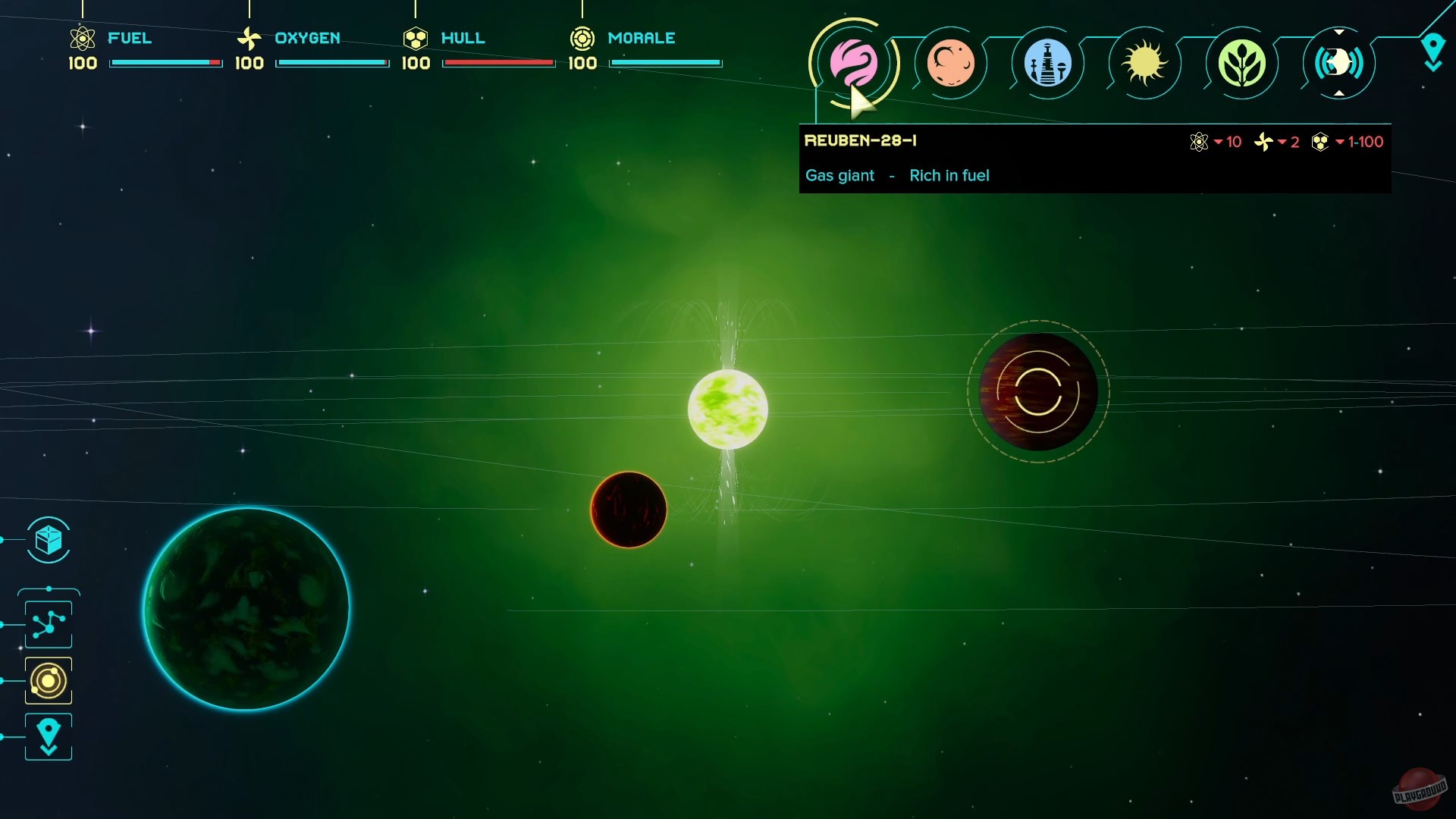Click the cargo cube icon in left sidebar

48,541
